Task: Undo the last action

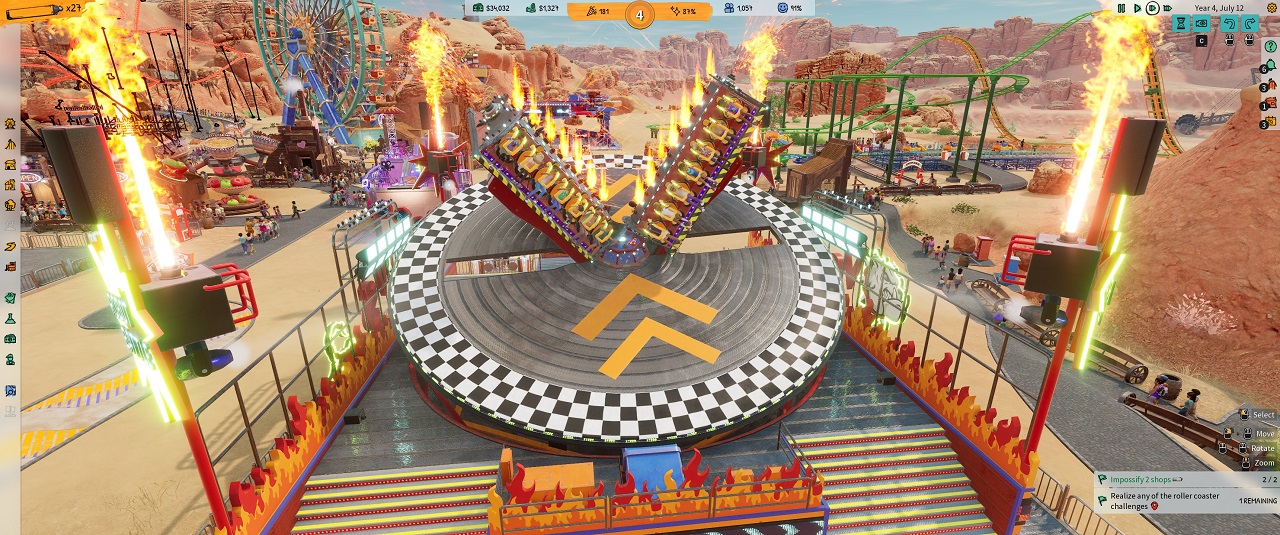Action: click(1229, 23)
